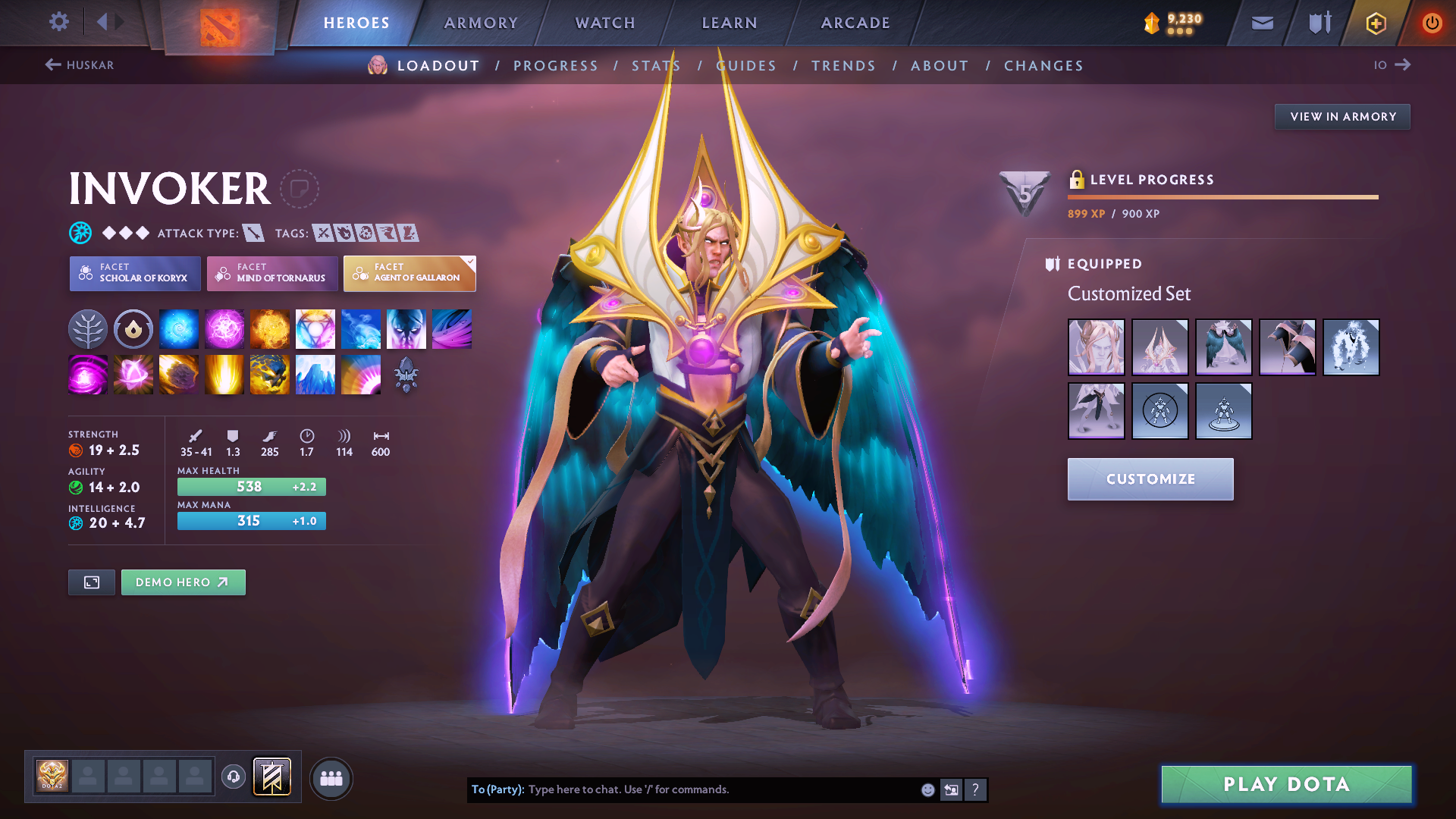Open the friends social icon near party bar
Image resolution: width=1456 pixels, height=819 pixels.
click(331, 778)
